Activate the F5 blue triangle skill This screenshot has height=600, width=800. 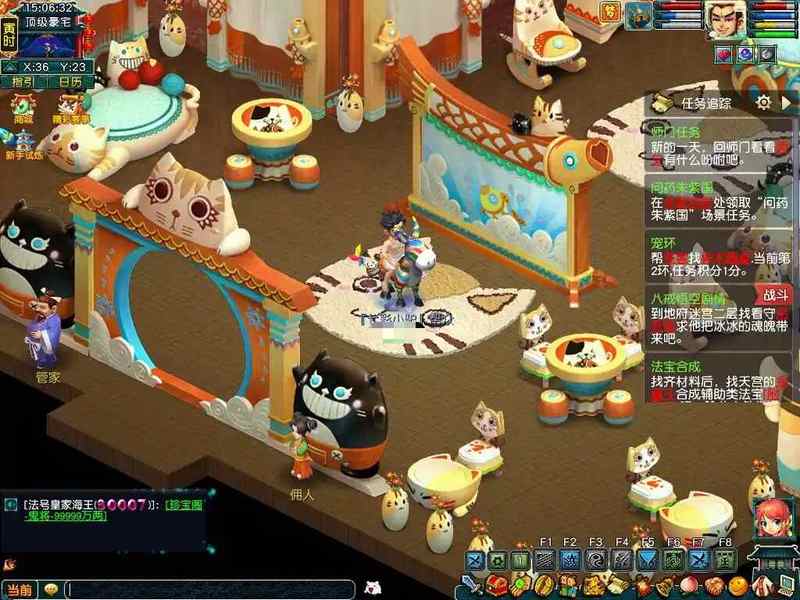click(x=649, y=559)
